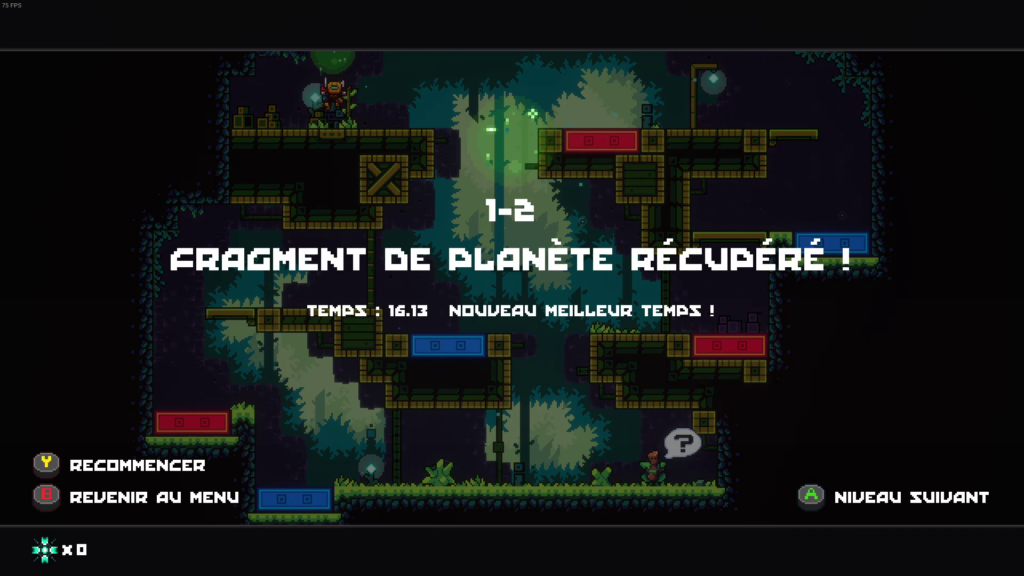Continue with Niveau suivant
This screenshot has width=1024, height=576.
click(910, 497)
